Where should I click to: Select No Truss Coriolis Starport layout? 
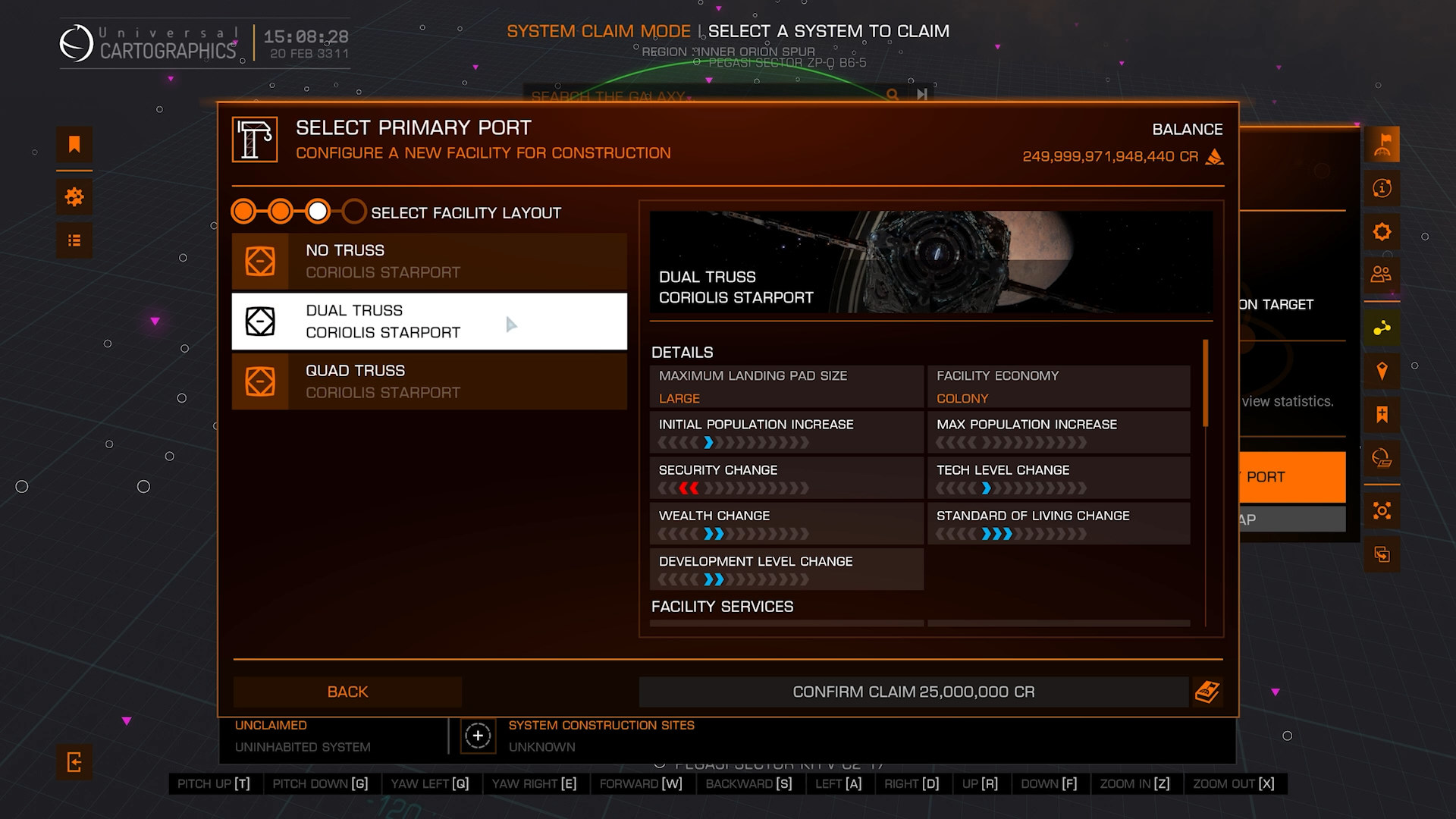click(429, 261)
